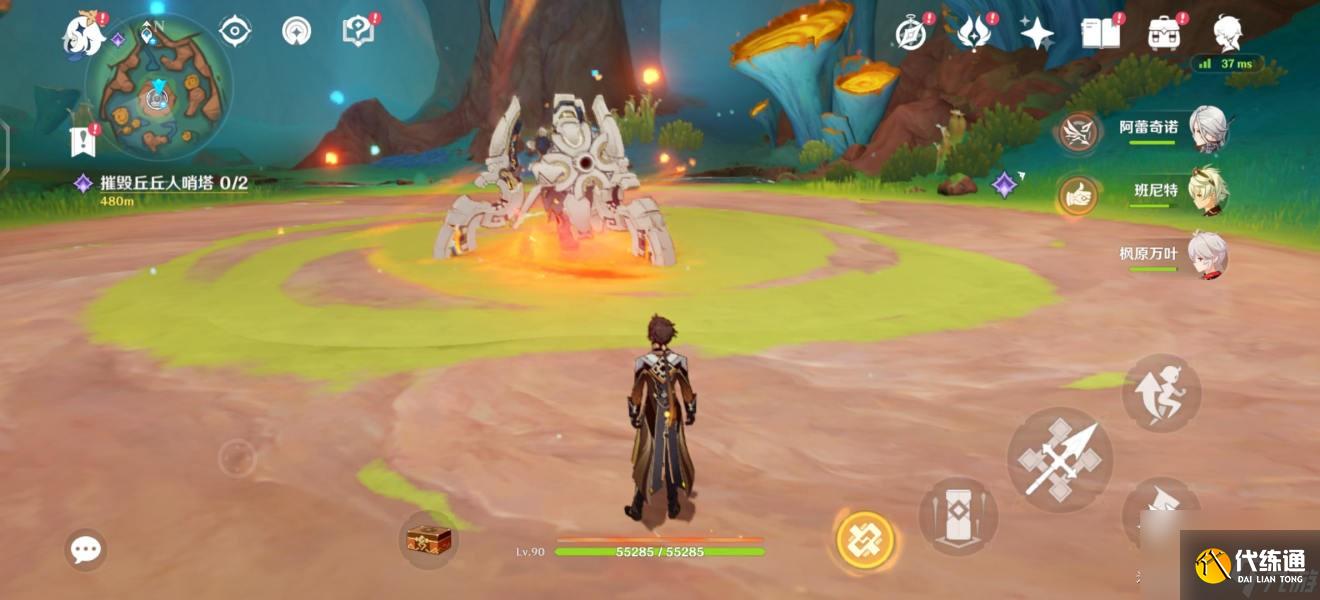1320x600 pixels.
Task: Switch to party member 枫原万叶
Action: click(x=1208, y=253)
